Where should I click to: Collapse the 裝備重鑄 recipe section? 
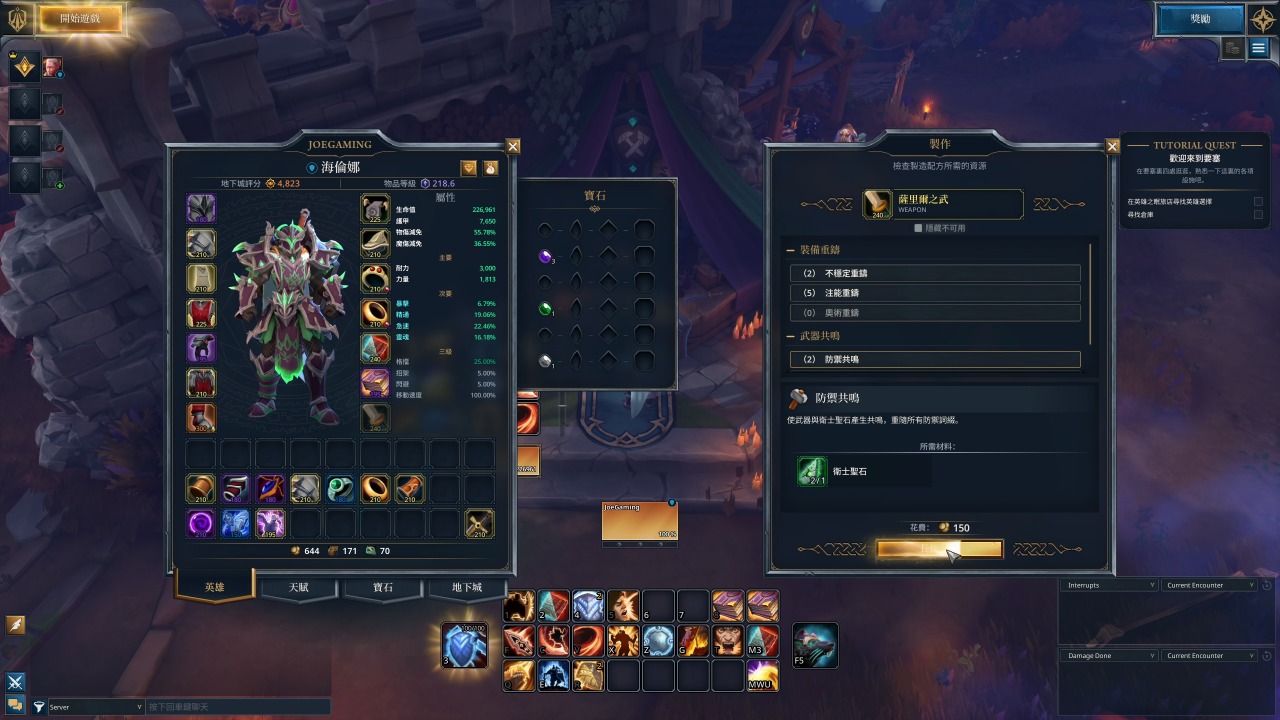(791, 249)
